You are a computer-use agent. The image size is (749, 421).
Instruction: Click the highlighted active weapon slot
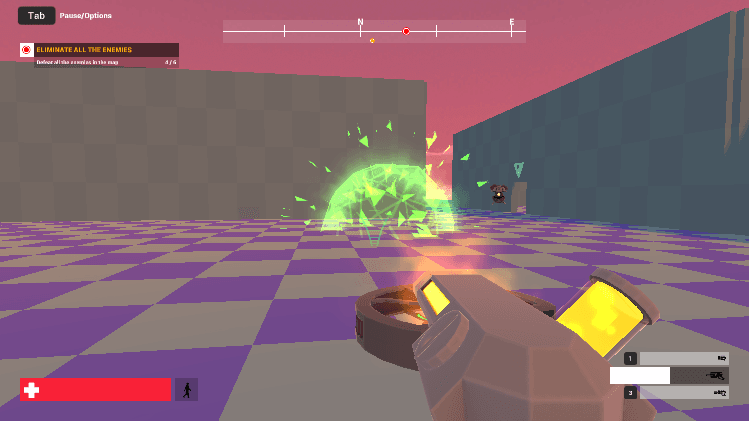tap(669, 375)
